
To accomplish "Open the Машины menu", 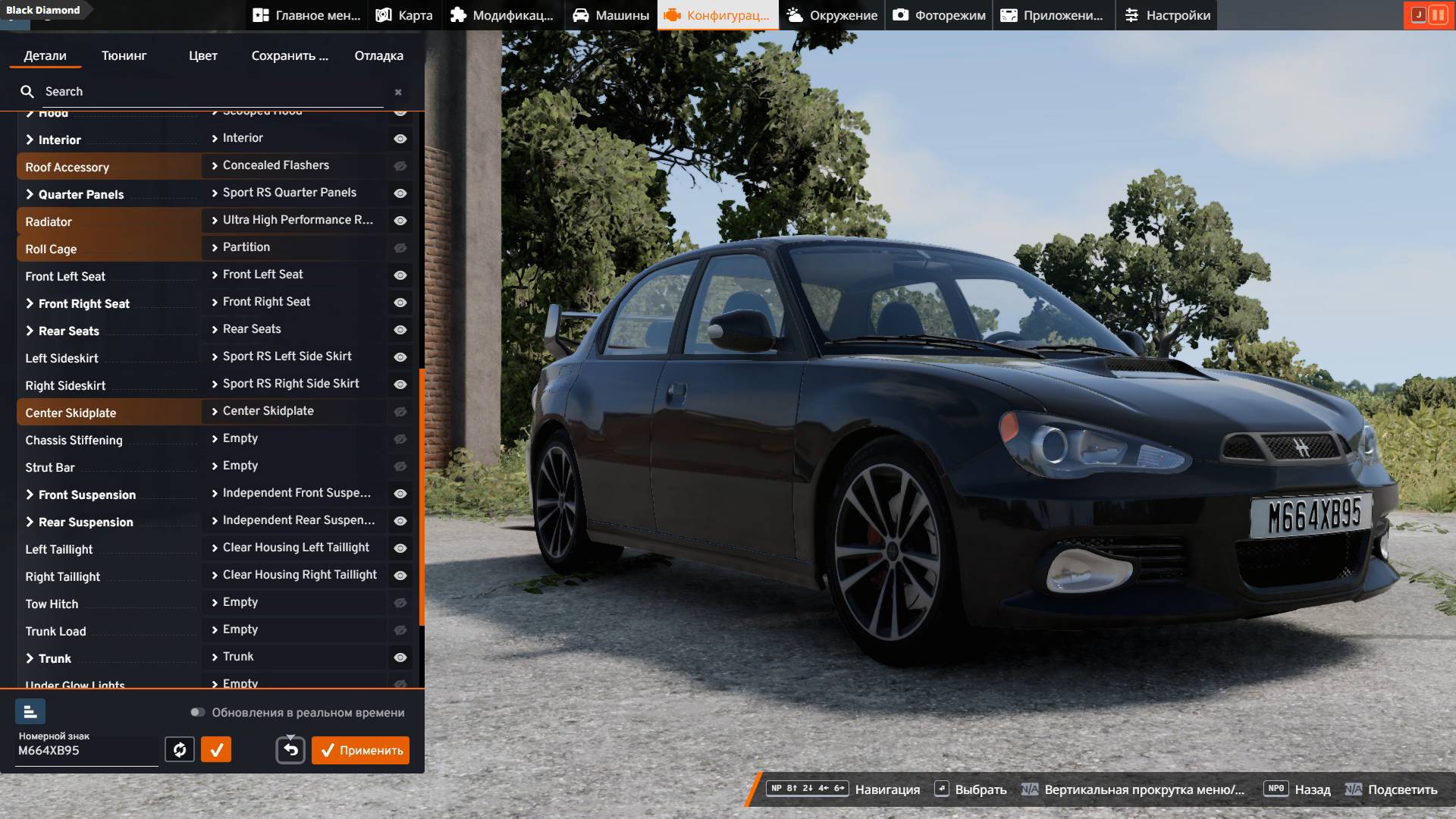I will (610, 15).
